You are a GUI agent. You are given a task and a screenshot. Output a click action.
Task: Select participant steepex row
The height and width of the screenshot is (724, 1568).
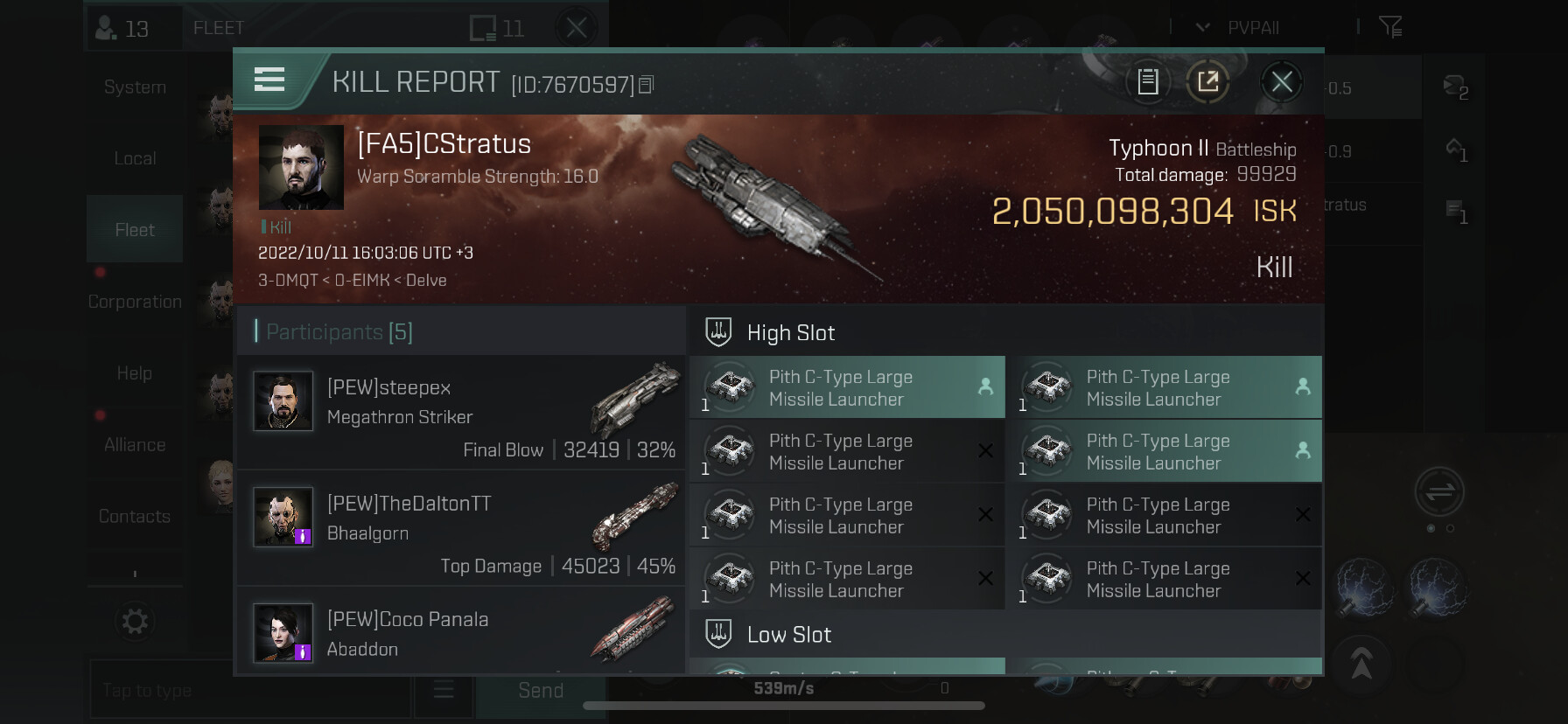(461, 412)
